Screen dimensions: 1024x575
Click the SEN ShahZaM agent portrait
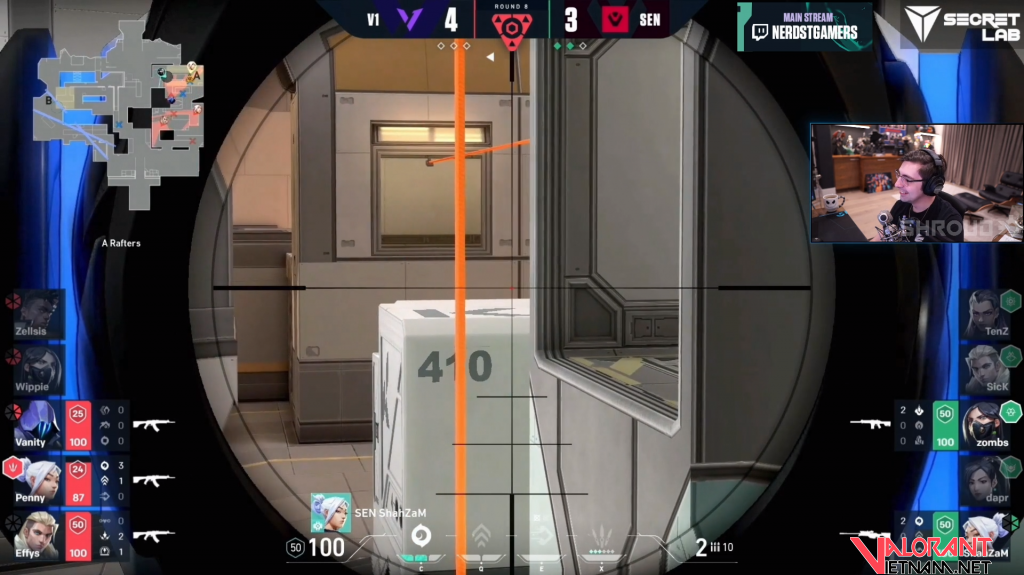pos(330,512)
